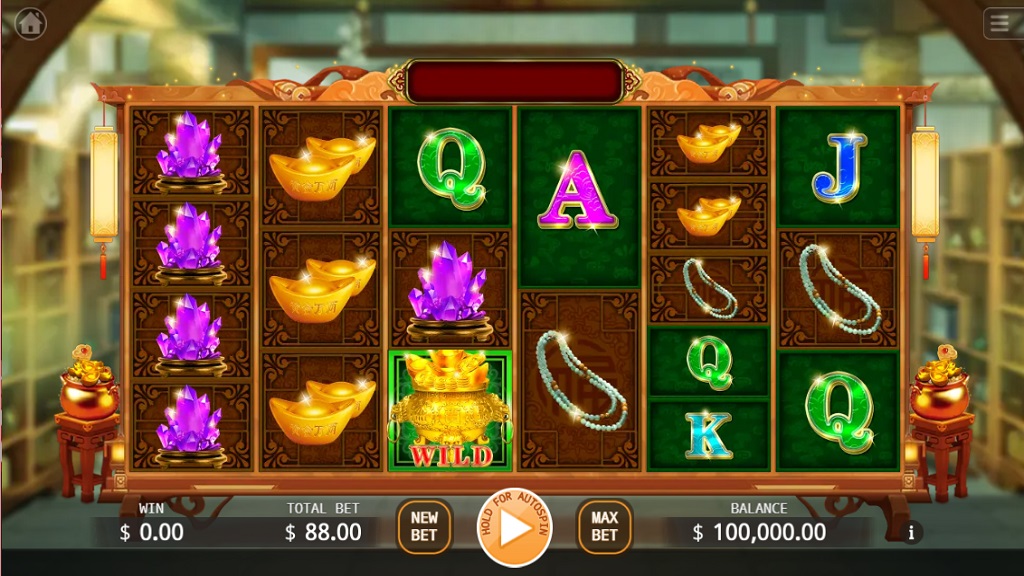Screen dimensions: 1024x576
Task: Show the game info paytable
Action: 911,533
